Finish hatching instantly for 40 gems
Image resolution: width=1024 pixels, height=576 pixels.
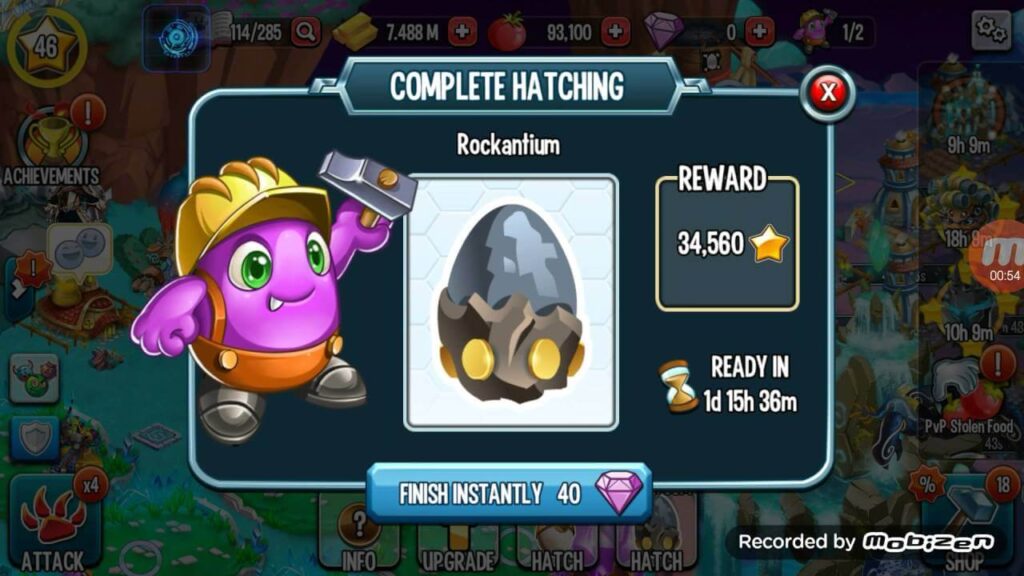(509, 494)
